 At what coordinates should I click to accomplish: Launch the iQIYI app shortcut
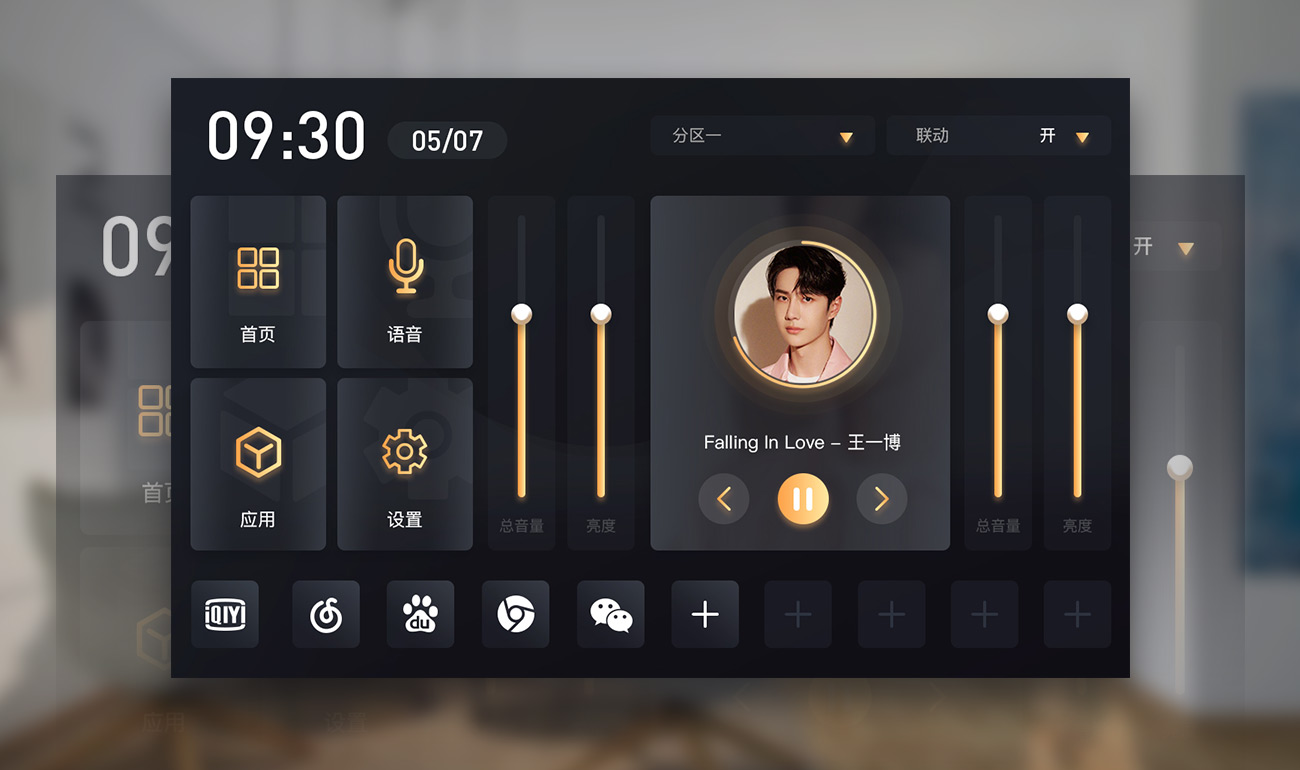tap(225, 614)
